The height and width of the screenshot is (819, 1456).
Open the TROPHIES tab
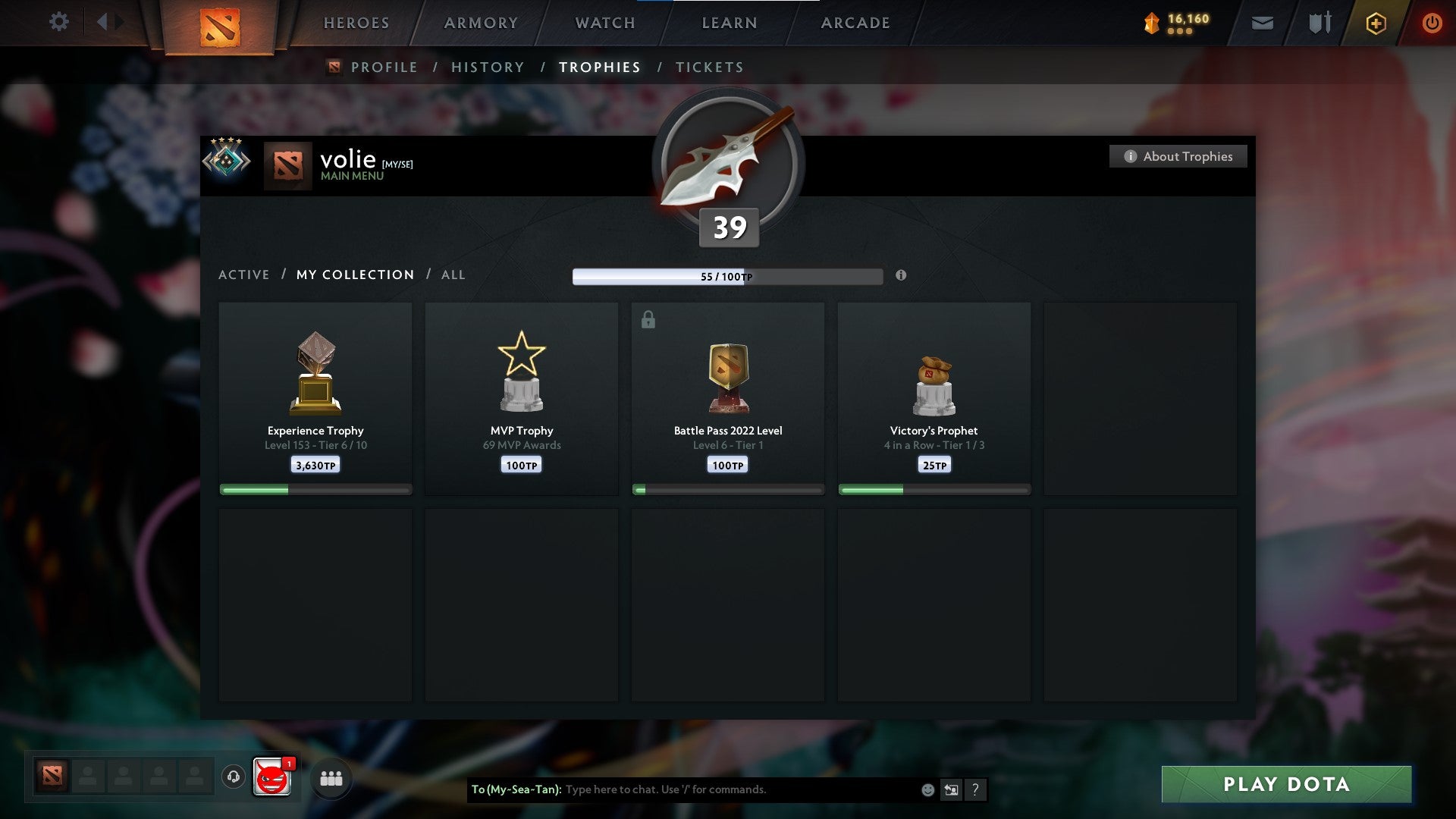point(600,67)
